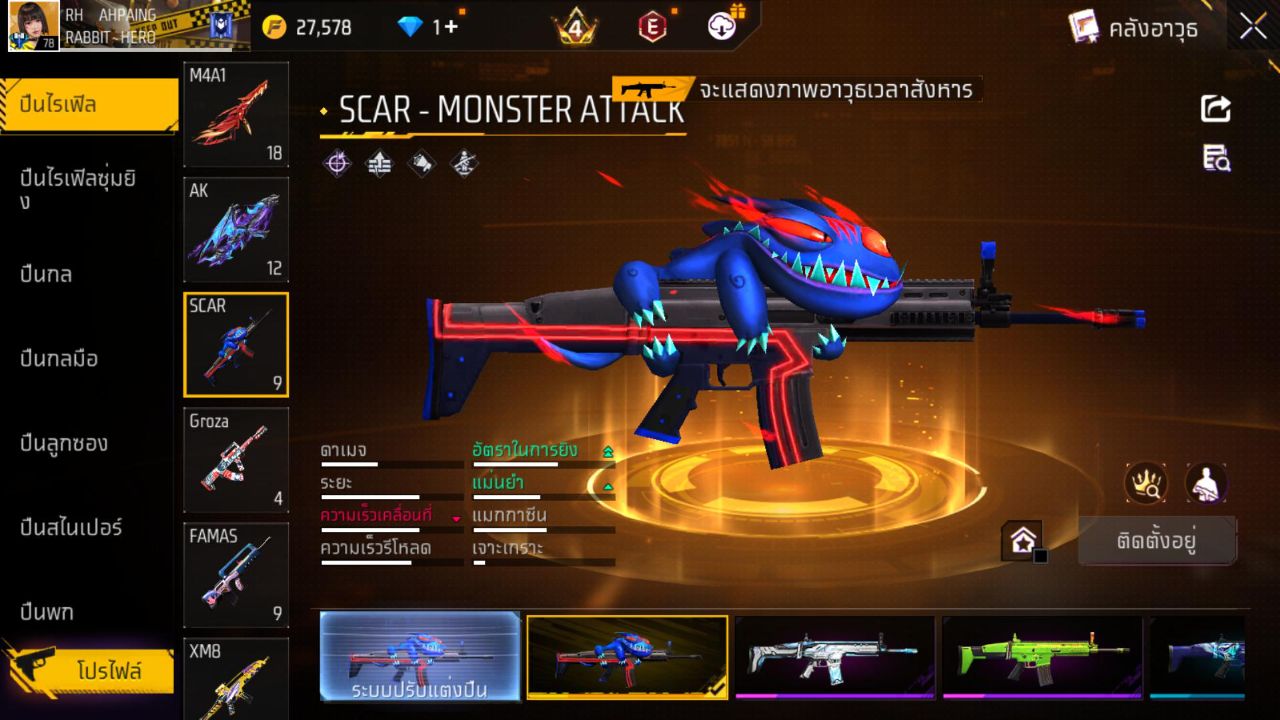
Task: Toggle crown rank preview display
Action: 1146,483
